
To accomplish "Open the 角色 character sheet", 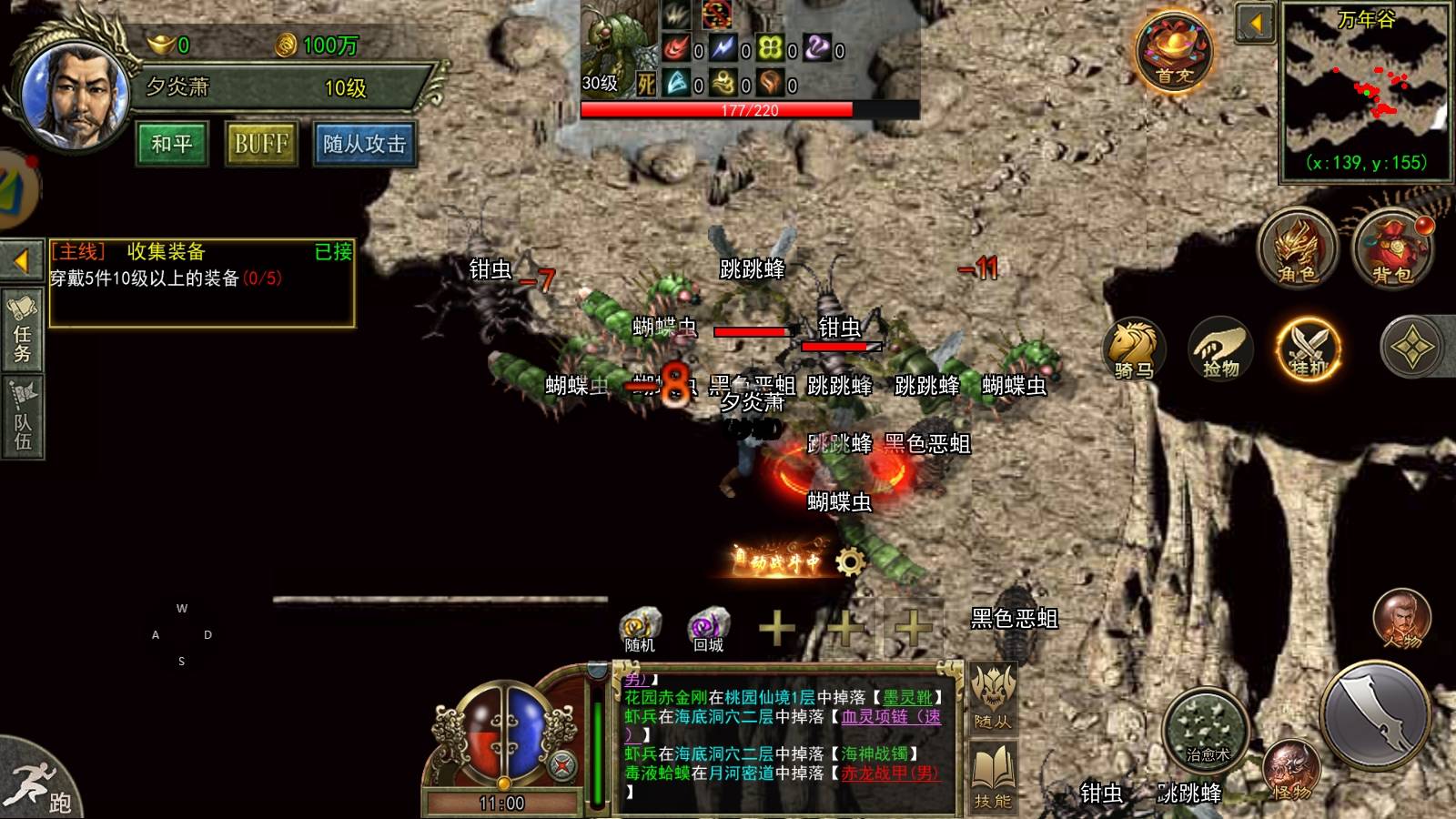I will click(1297, 248).
